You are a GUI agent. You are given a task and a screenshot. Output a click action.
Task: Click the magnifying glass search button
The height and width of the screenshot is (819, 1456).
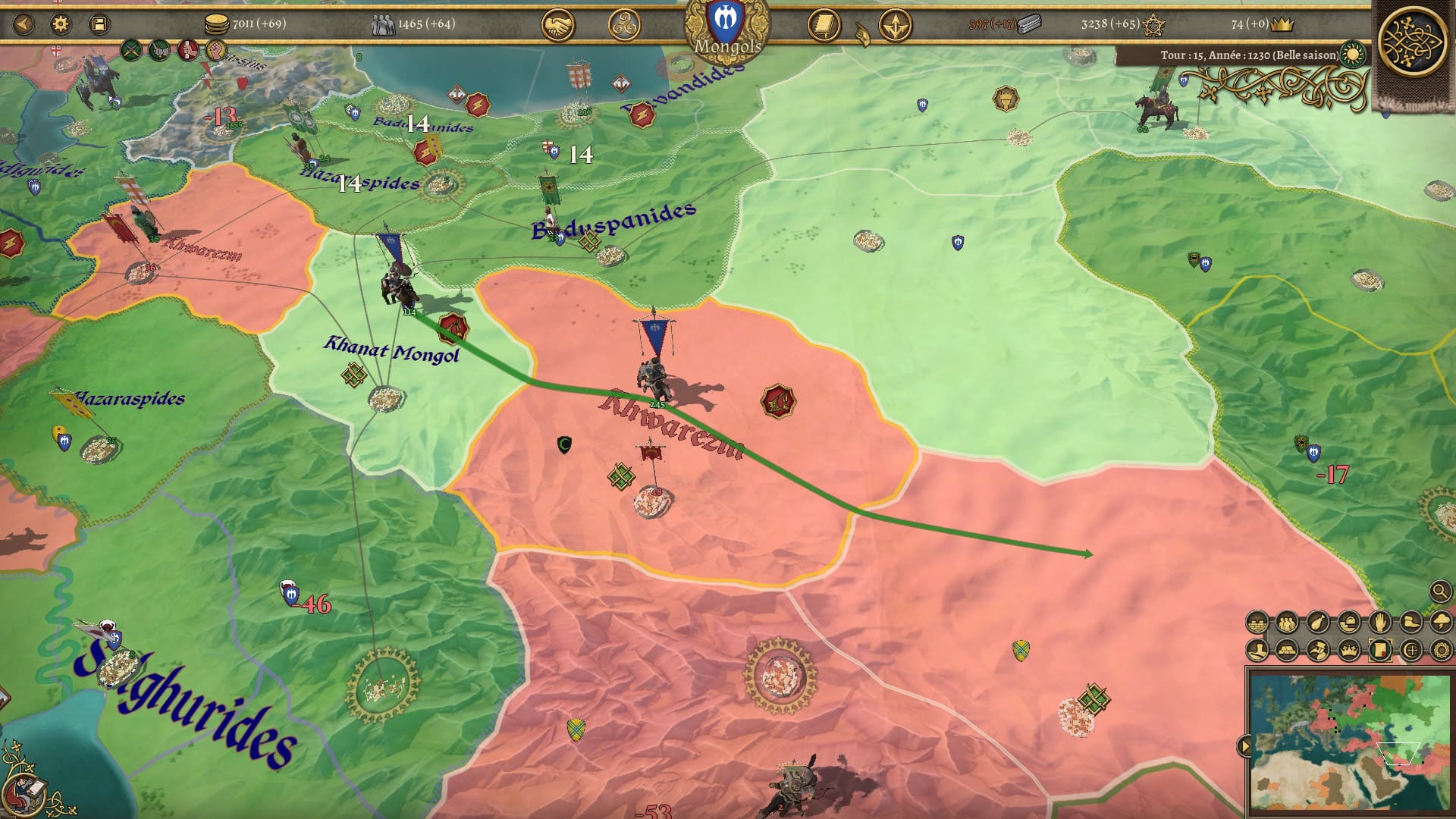point(1440,591)
